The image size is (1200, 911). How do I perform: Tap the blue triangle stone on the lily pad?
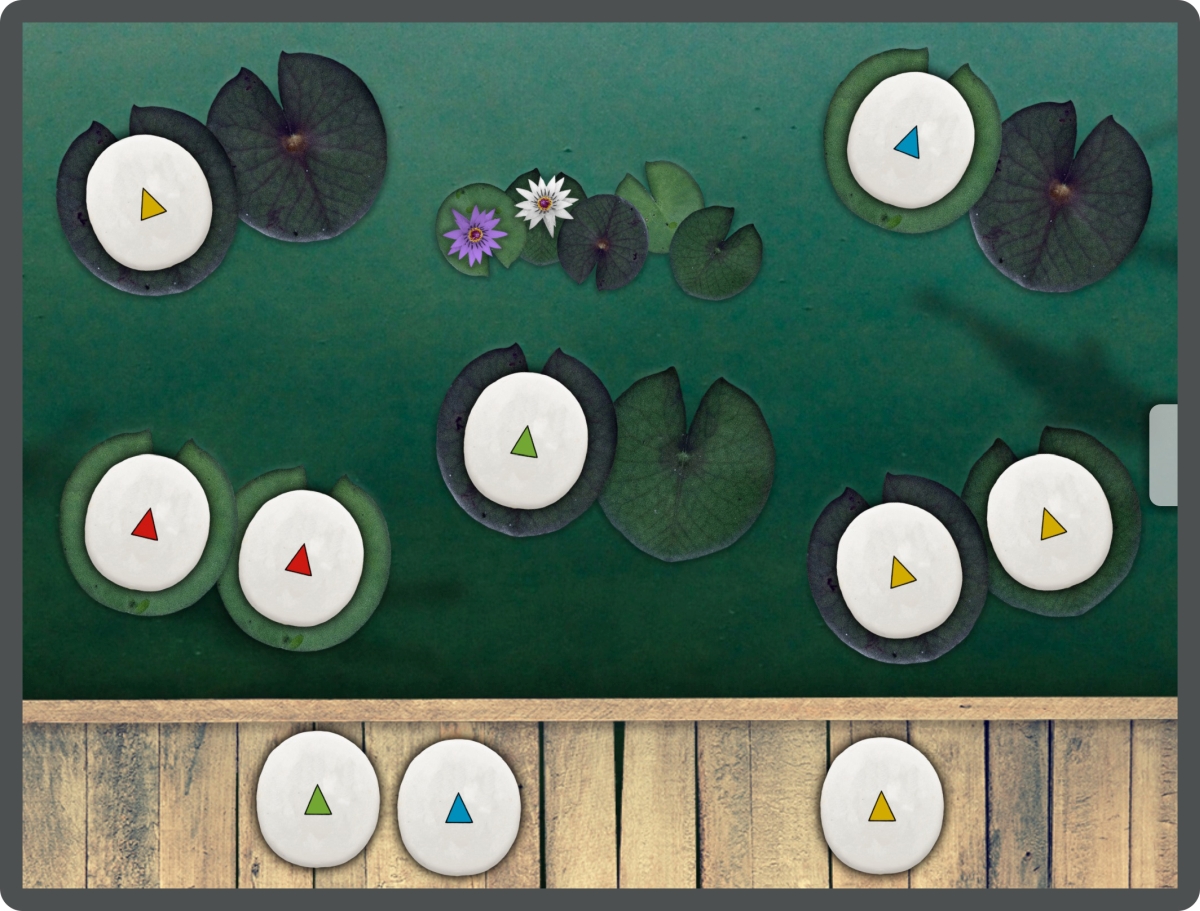coord(910,141)
